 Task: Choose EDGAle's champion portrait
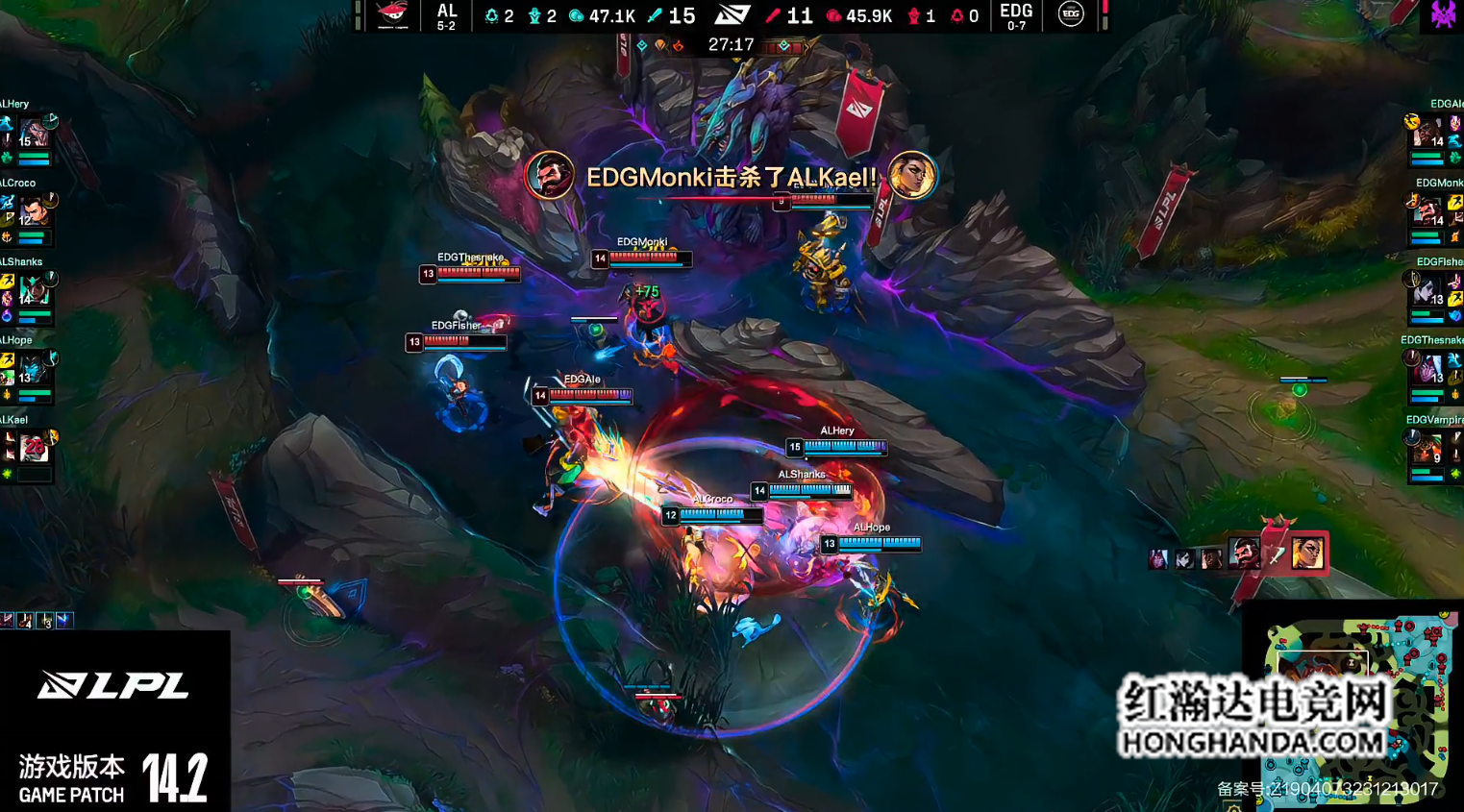(x=1428, y=132)
